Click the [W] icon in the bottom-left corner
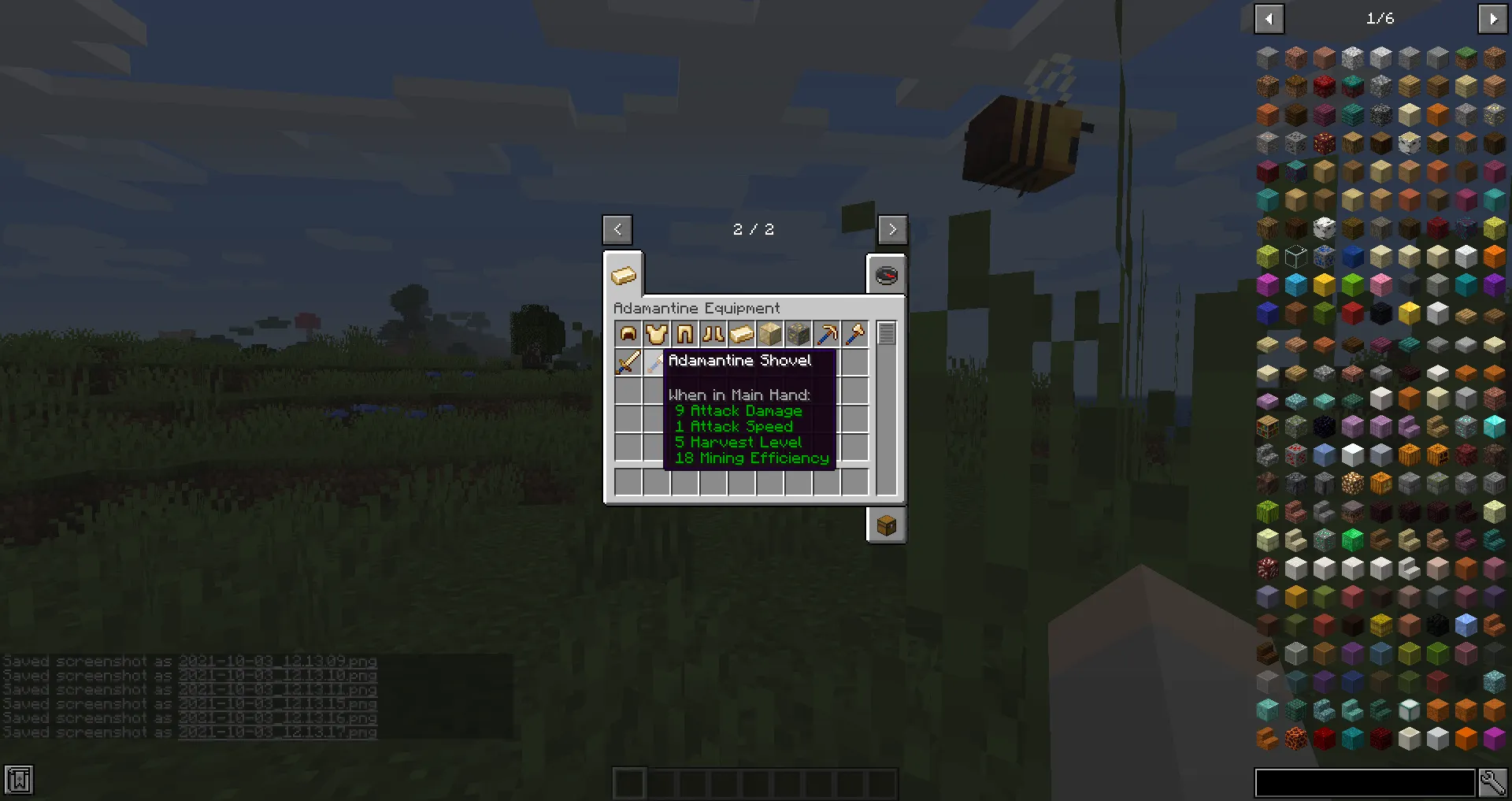The image size is (1512, 801). click(17, 780)
